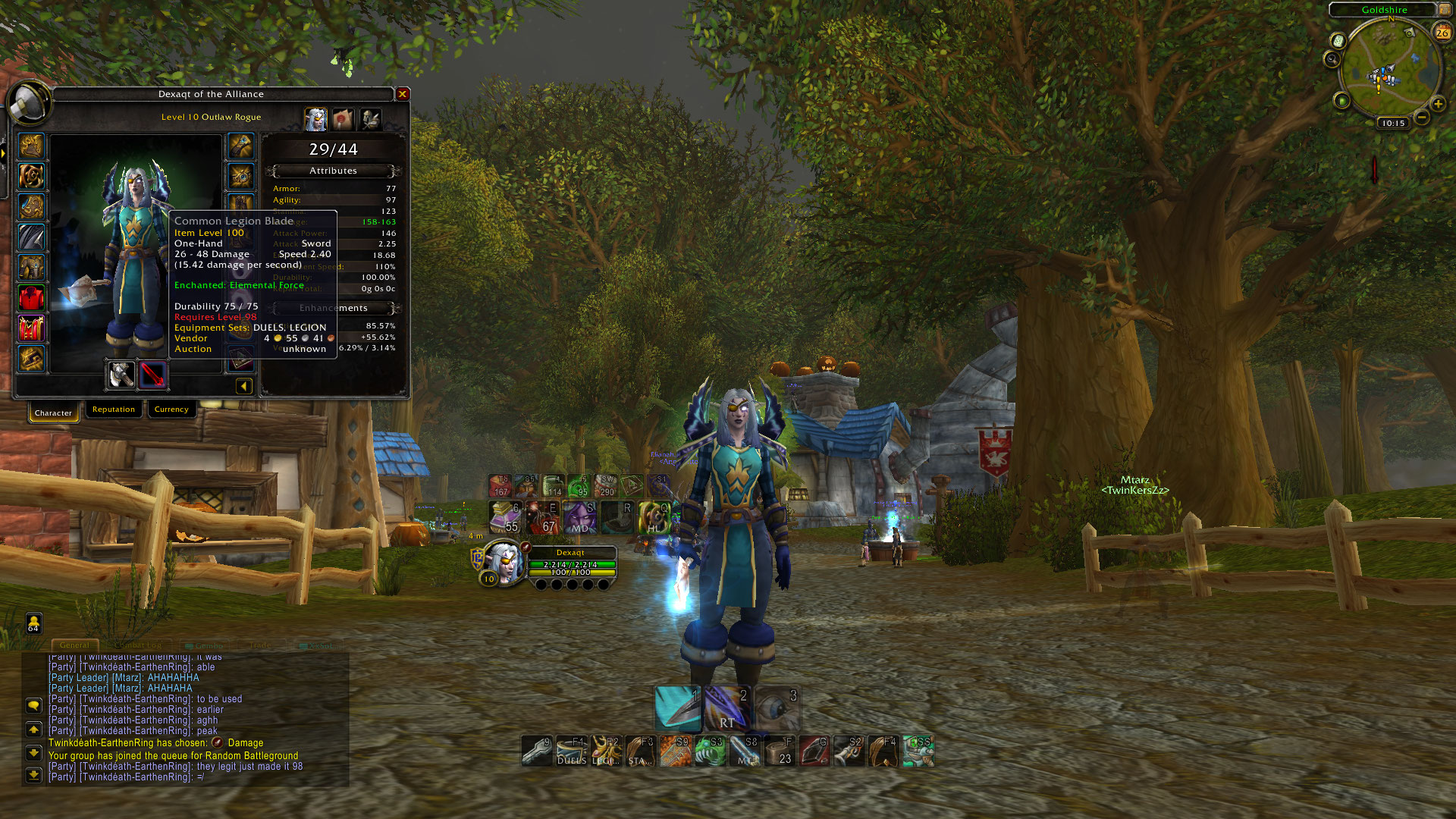Zoom out on the minimap
The width and height of the screenshot is (1456, 819).
click(x=1422, y=118)
